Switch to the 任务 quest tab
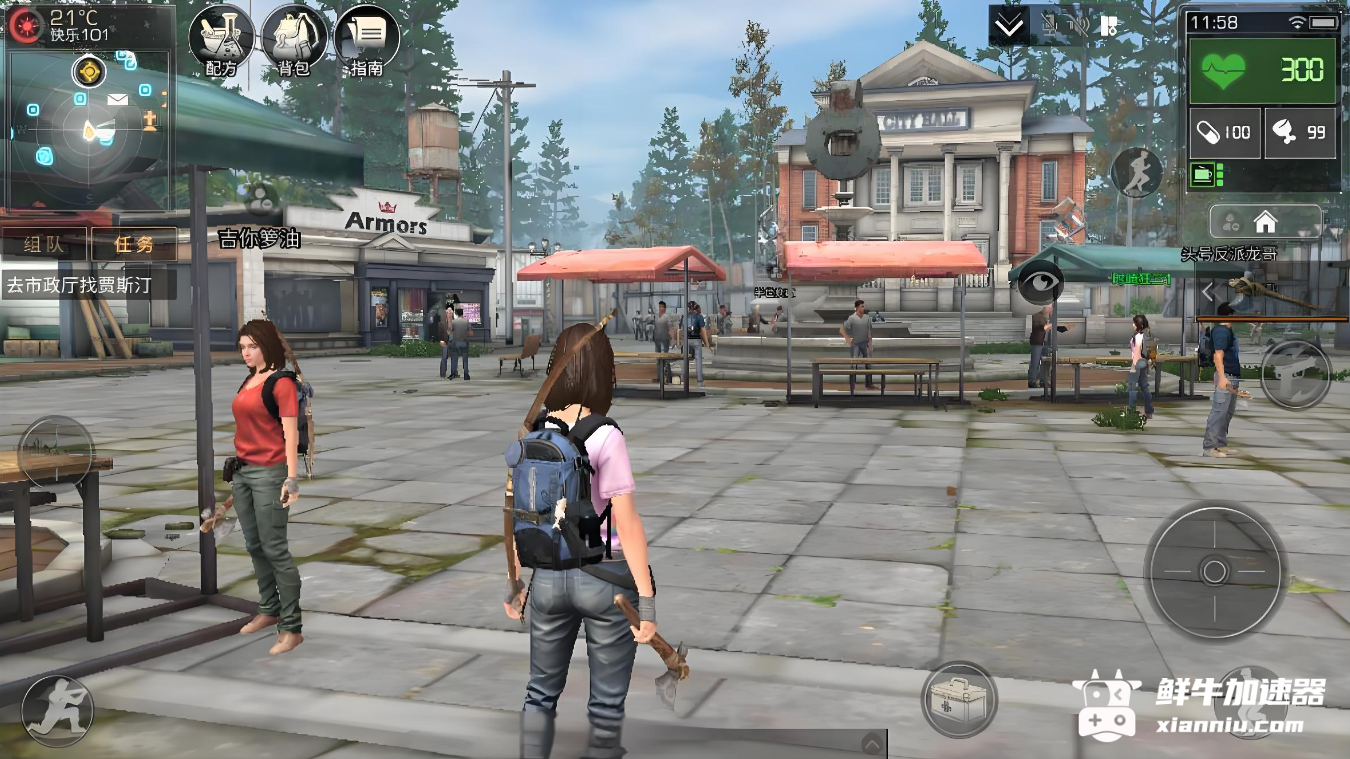Image resolution: width=1350 pixels, height=759 pixels. (x=133, y=244)
